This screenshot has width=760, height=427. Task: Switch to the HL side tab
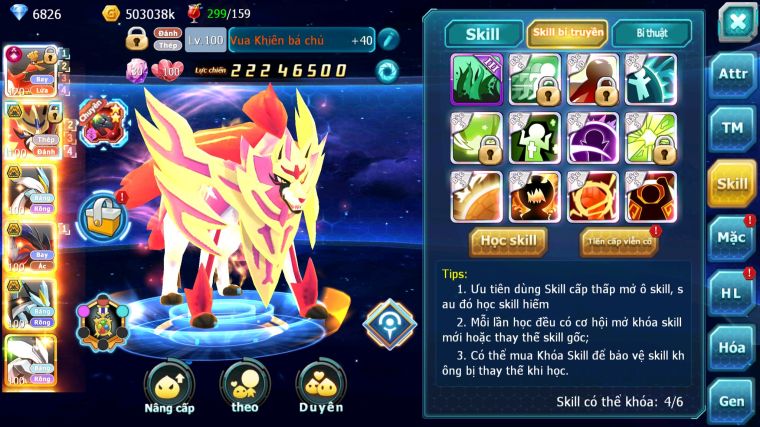(x=733, y=292)
